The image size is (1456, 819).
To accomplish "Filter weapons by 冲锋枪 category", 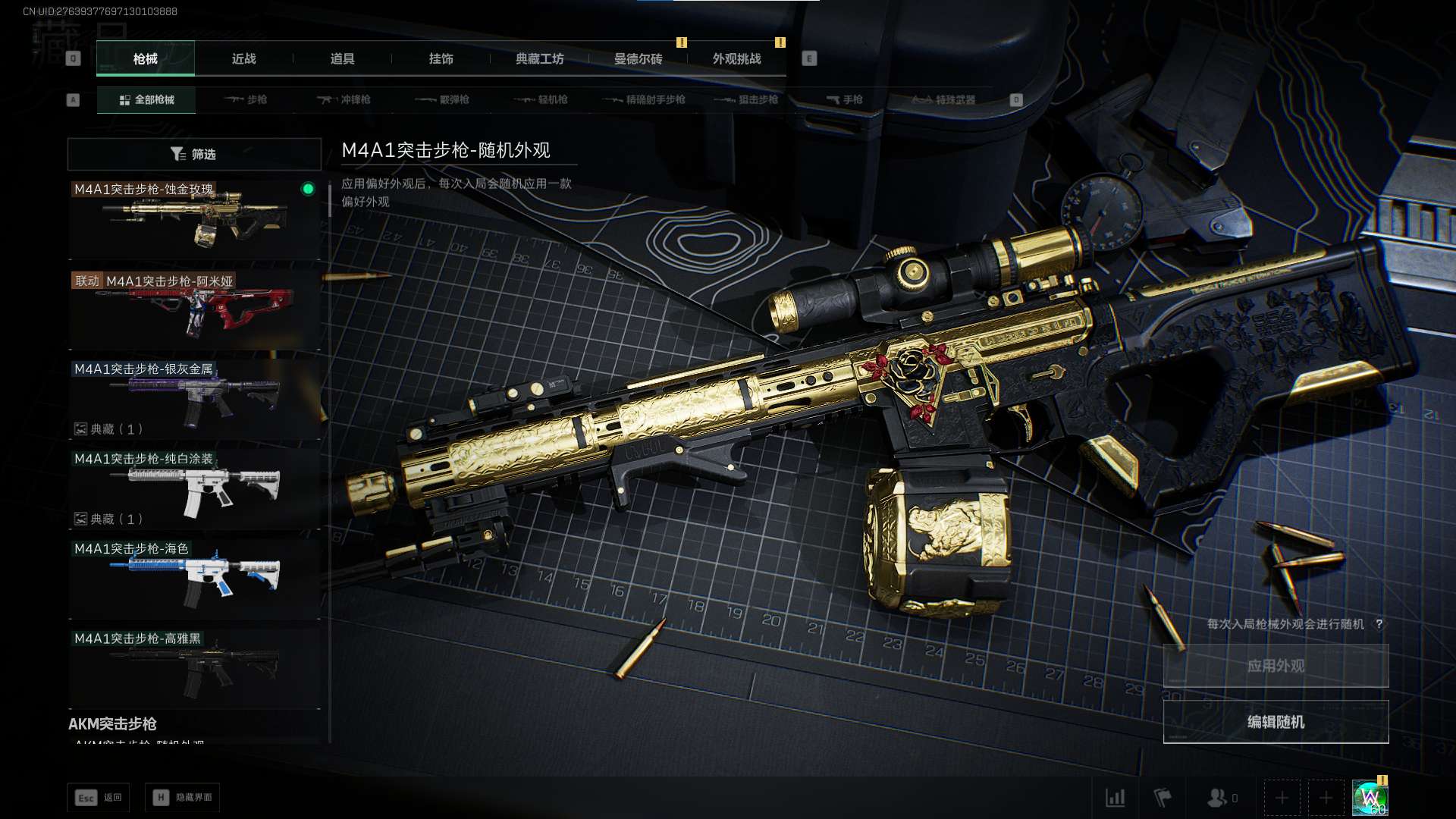I will (x=344, y=100).
